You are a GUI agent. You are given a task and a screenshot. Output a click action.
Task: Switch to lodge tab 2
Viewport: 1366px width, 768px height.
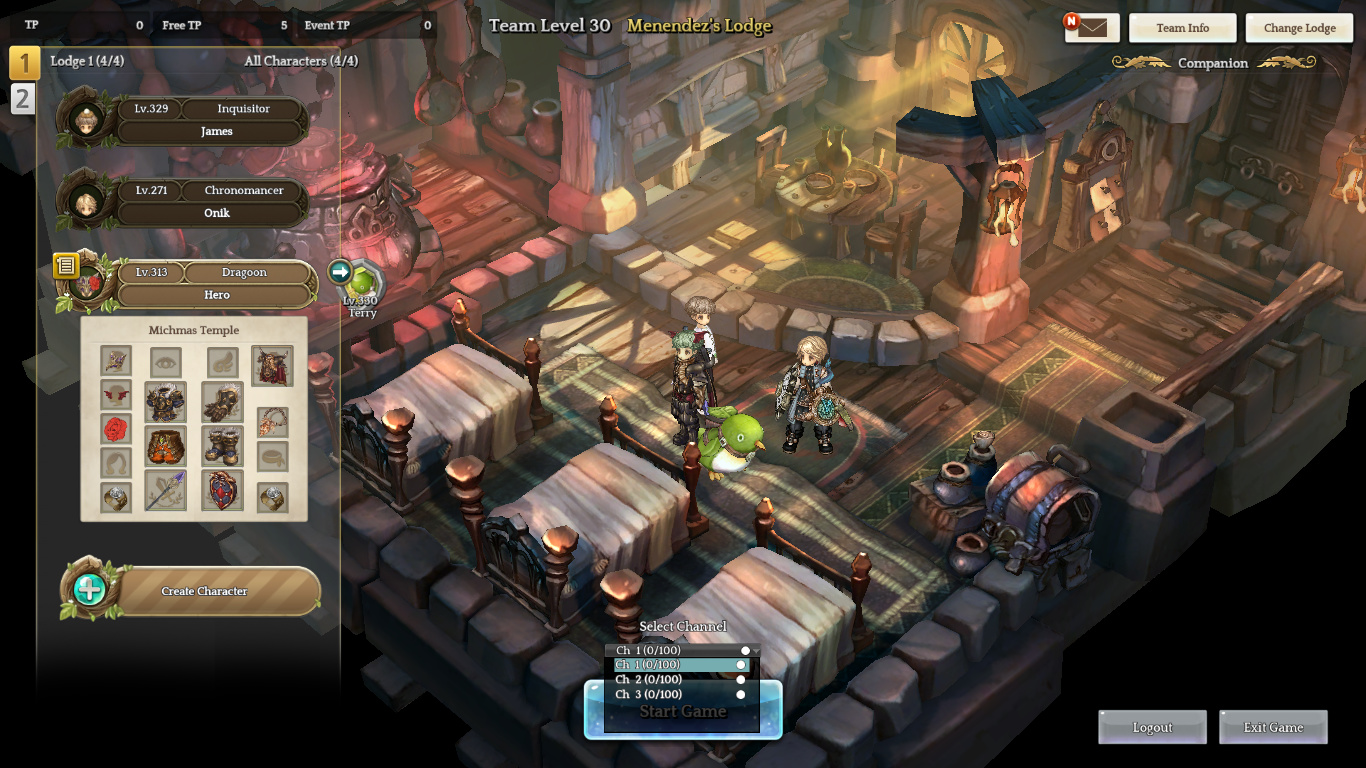click(23, 98)
